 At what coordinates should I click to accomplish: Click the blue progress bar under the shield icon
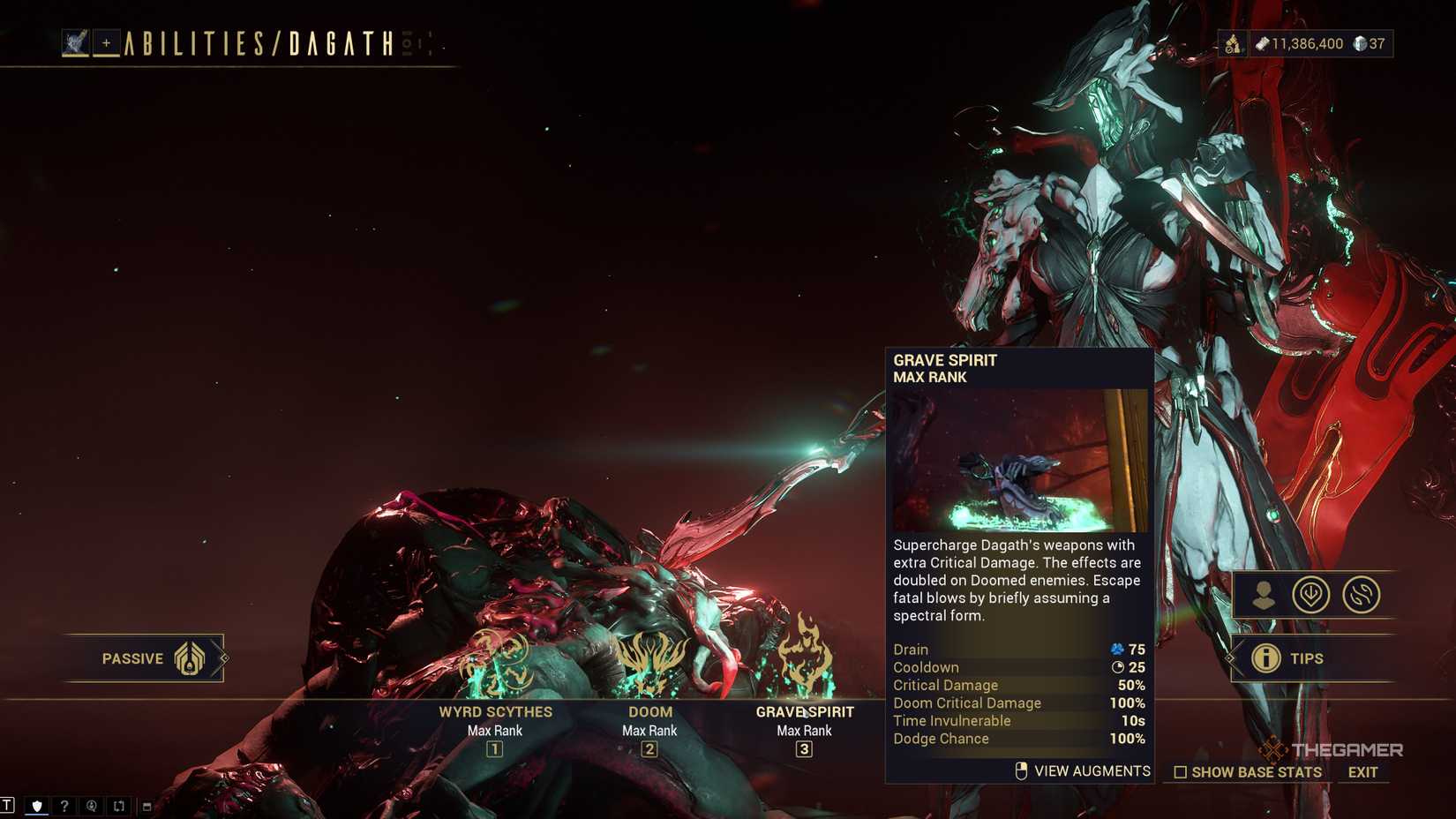point(36,814)
